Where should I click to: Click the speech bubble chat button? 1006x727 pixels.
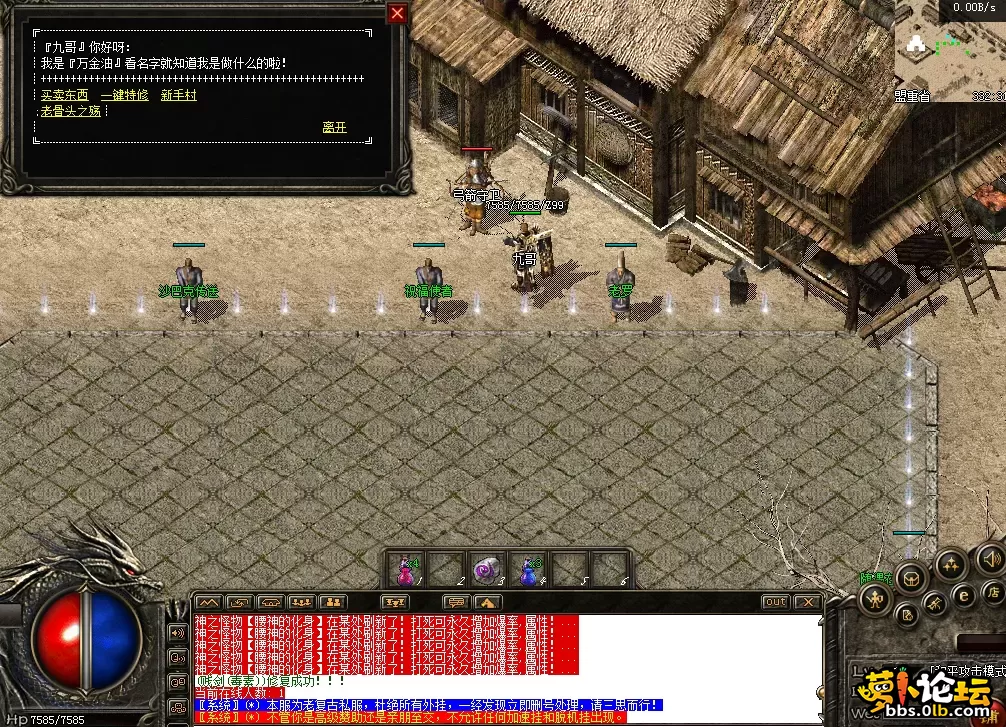click(457, 602)
